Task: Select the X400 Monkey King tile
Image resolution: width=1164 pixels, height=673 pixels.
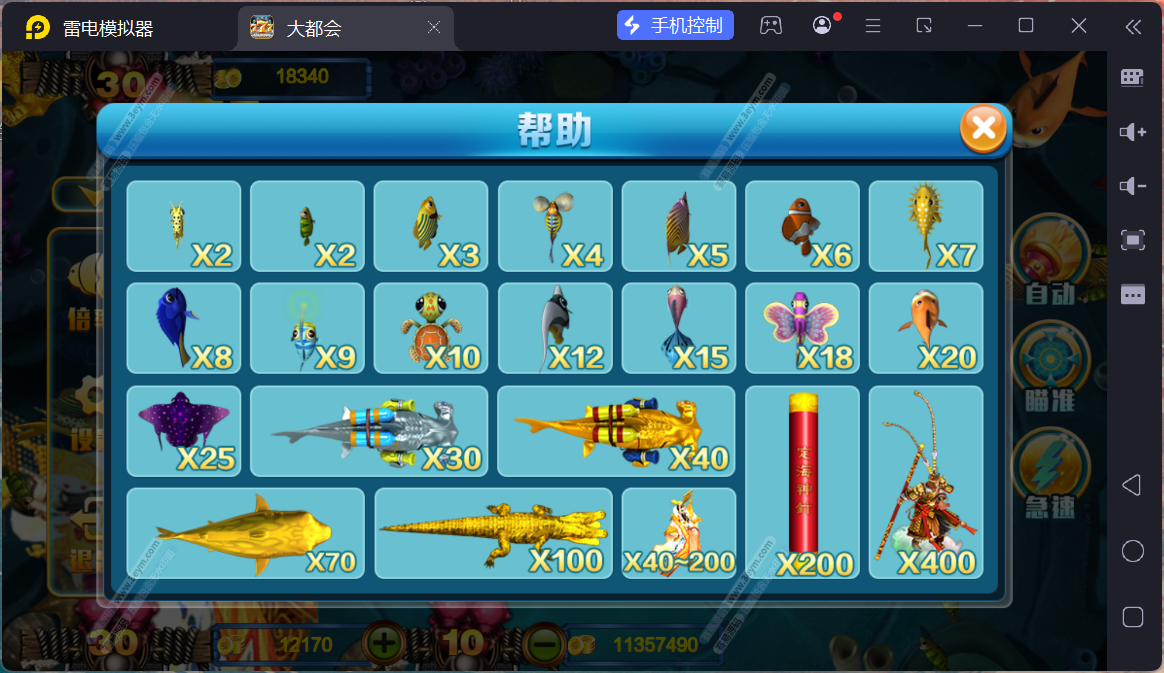Action: tap(926, 482)
